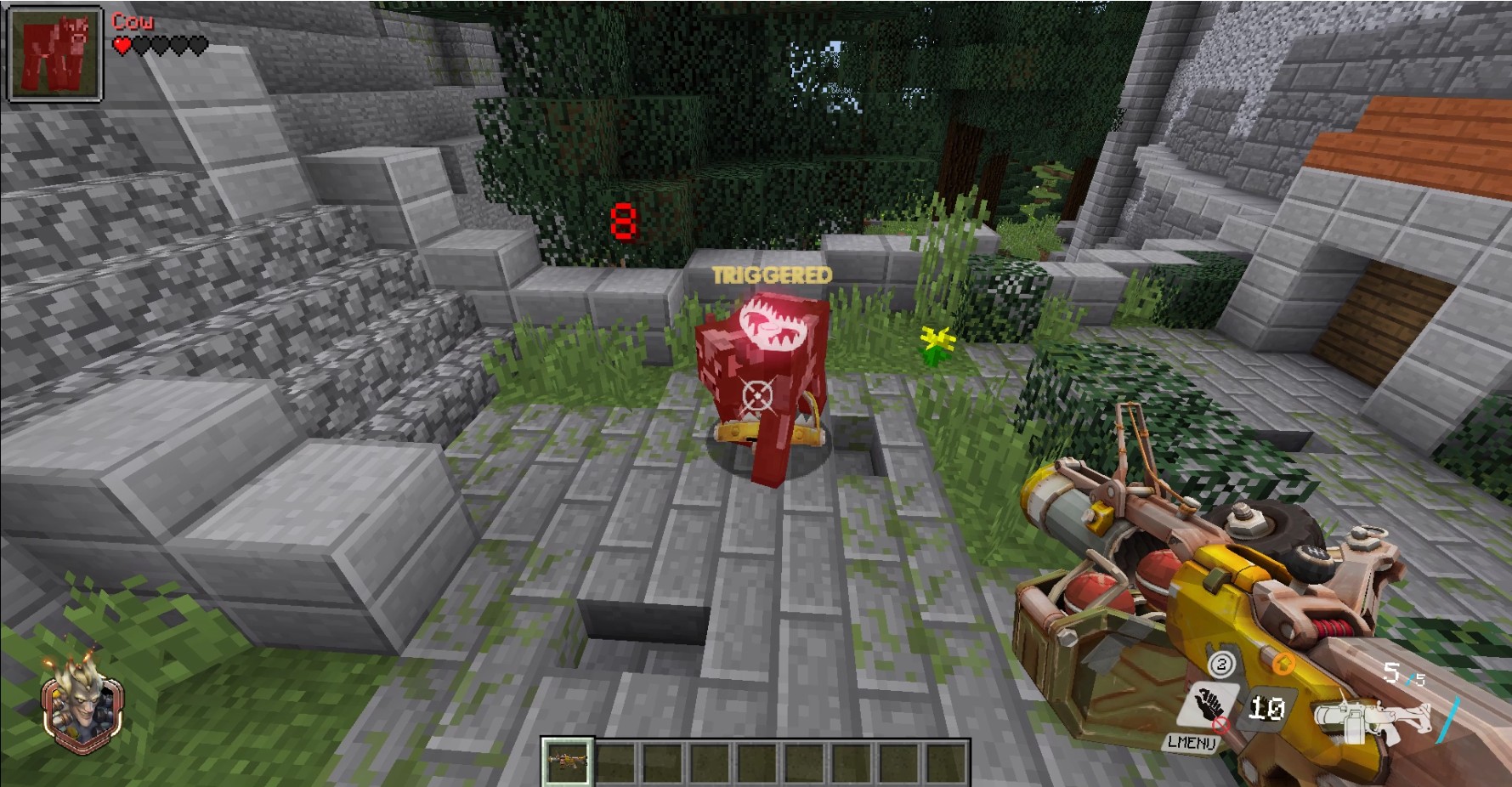Viewport: 1512px width, 787px height.
Task: Click the white grenade launcher weapon icon
Action: click(1368, 717)
